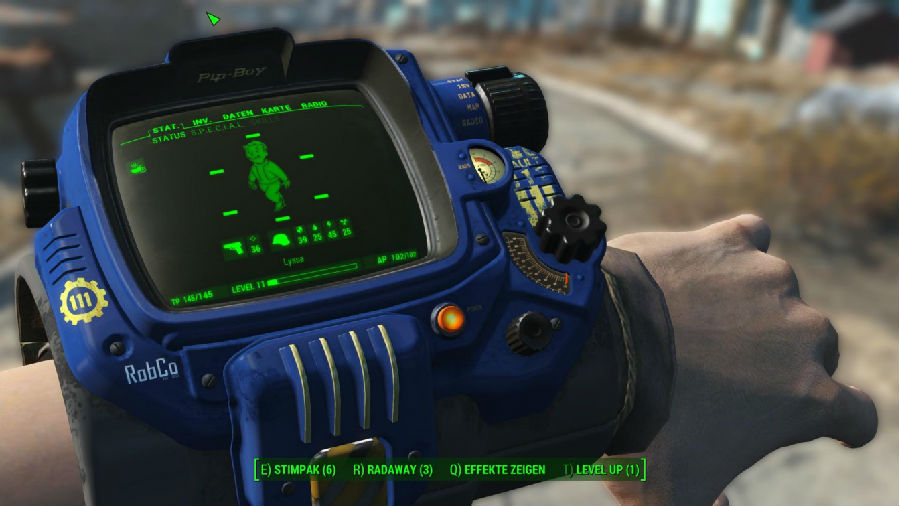Choose Effekte Zeigen
The height and width of the screenshot is (506, 899).
point(497,469)
